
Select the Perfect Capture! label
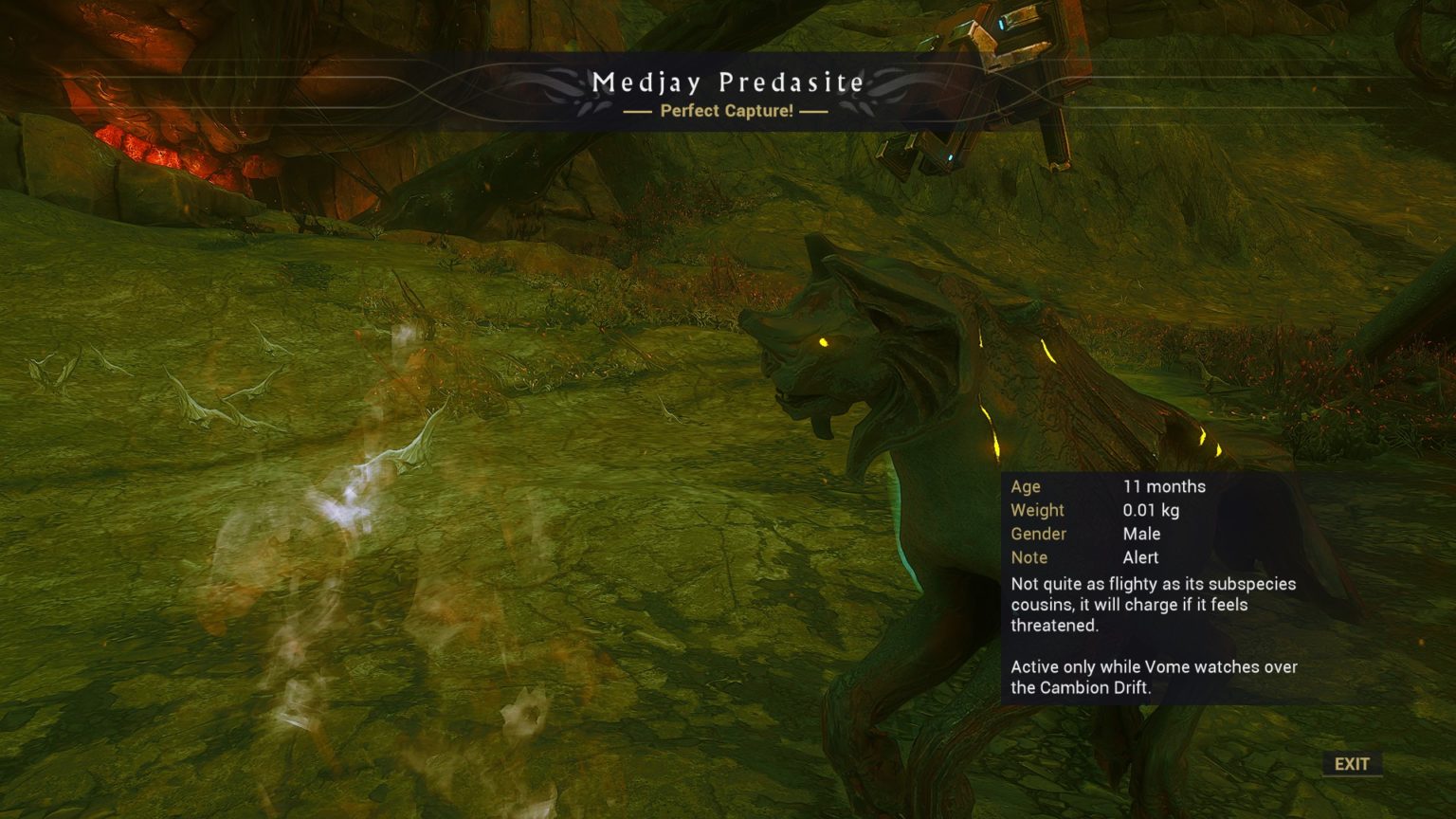pos(728,112)
